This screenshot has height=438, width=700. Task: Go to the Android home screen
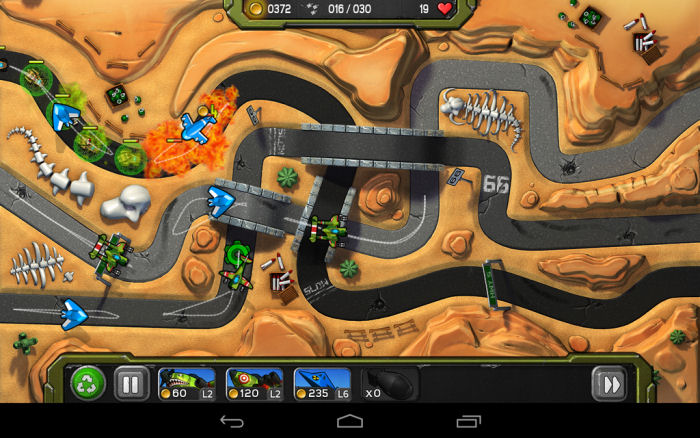[x=350, y=421]
